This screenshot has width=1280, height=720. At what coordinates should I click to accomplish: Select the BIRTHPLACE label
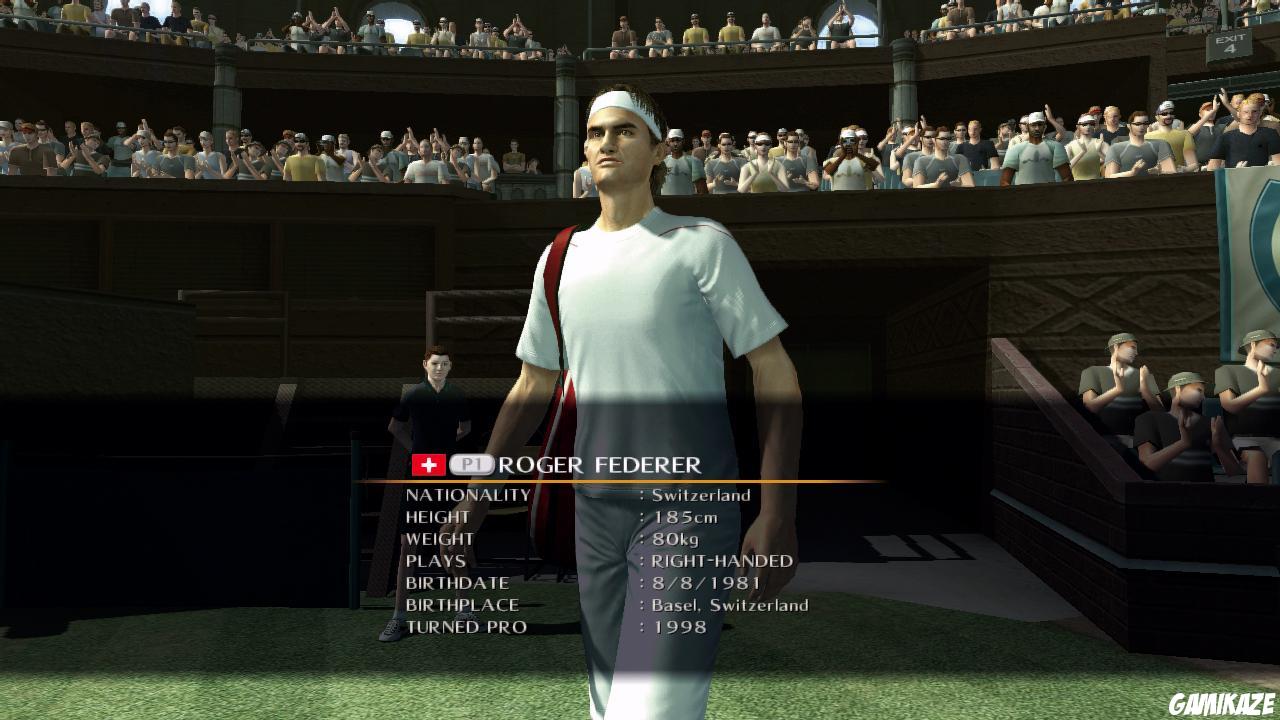[x=461, y=604]
